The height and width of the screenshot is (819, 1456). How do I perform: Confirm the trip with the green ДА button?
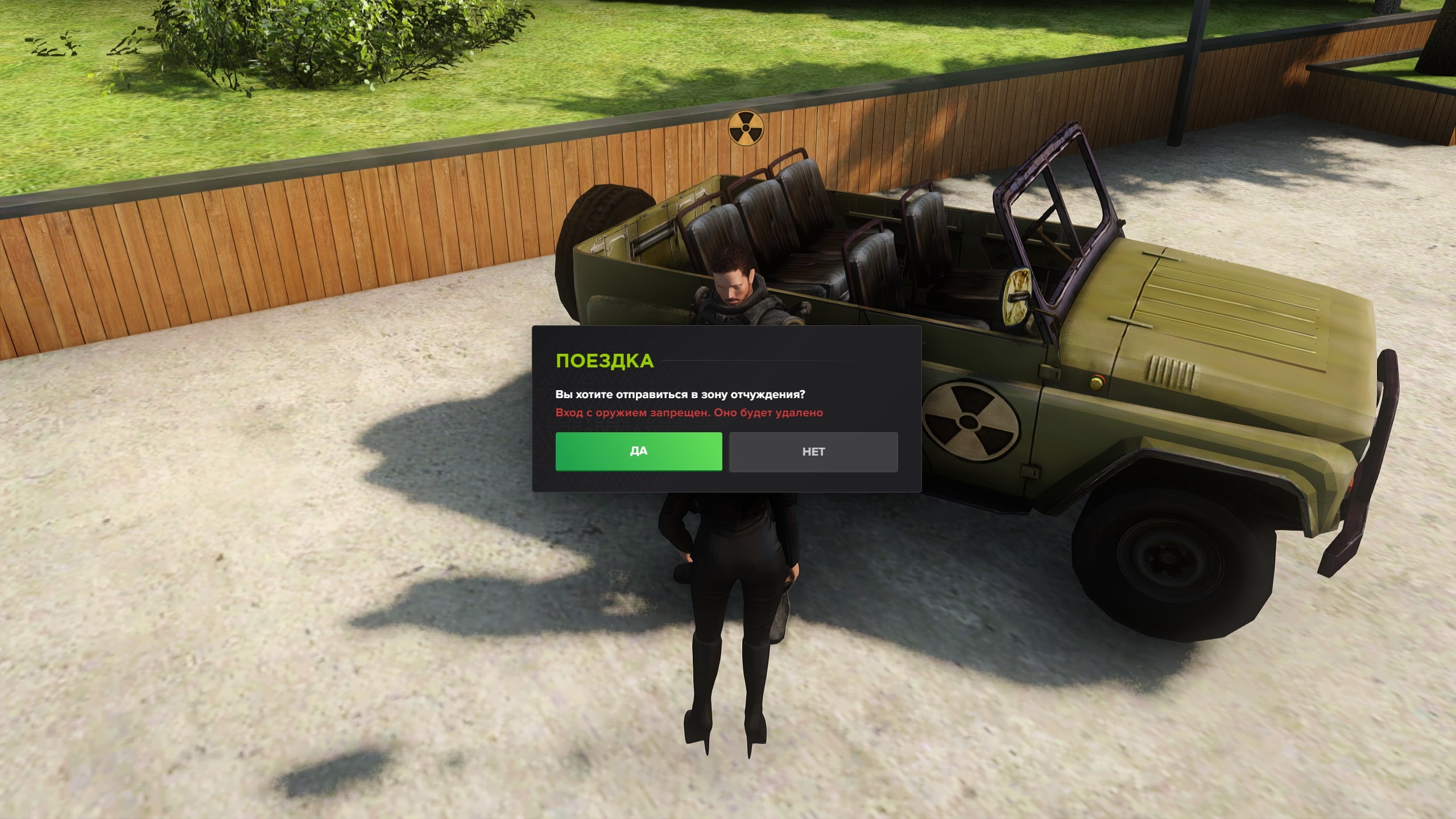(638, 452)
